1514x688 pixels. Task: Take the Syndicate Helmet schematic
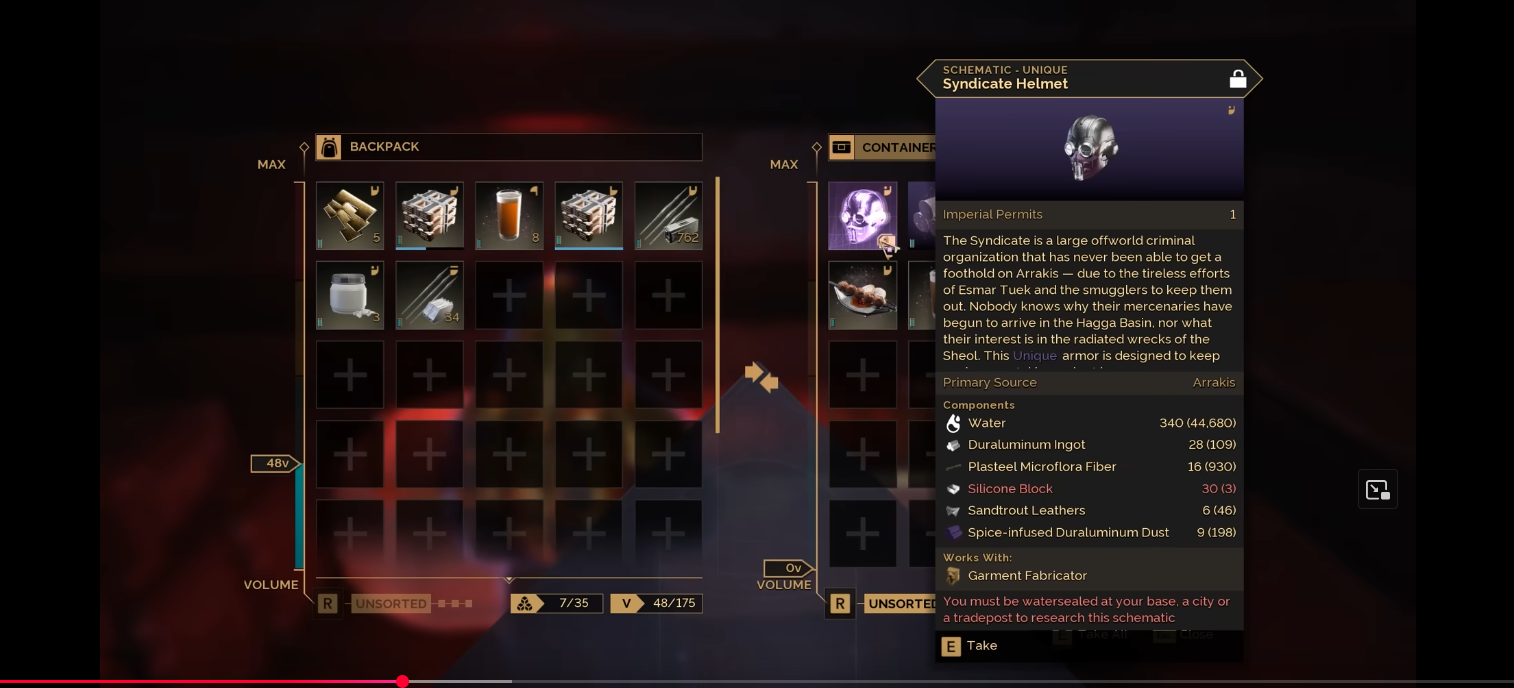point(970,646)
